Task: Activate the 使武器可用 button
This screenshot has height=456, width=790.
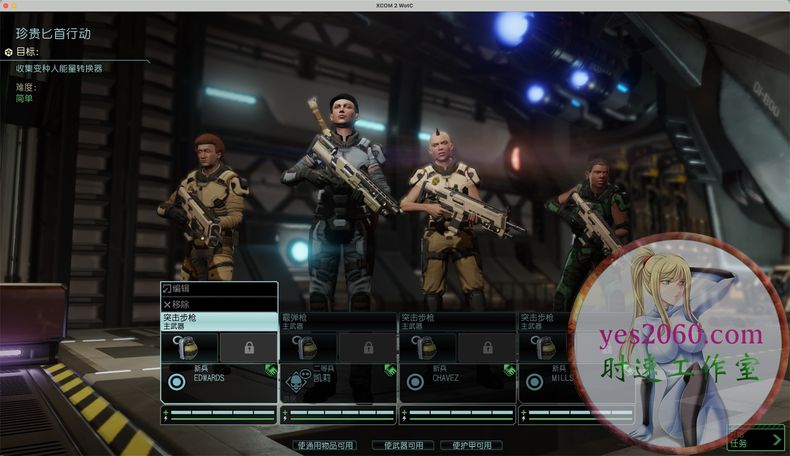Action: coord(403,445)
